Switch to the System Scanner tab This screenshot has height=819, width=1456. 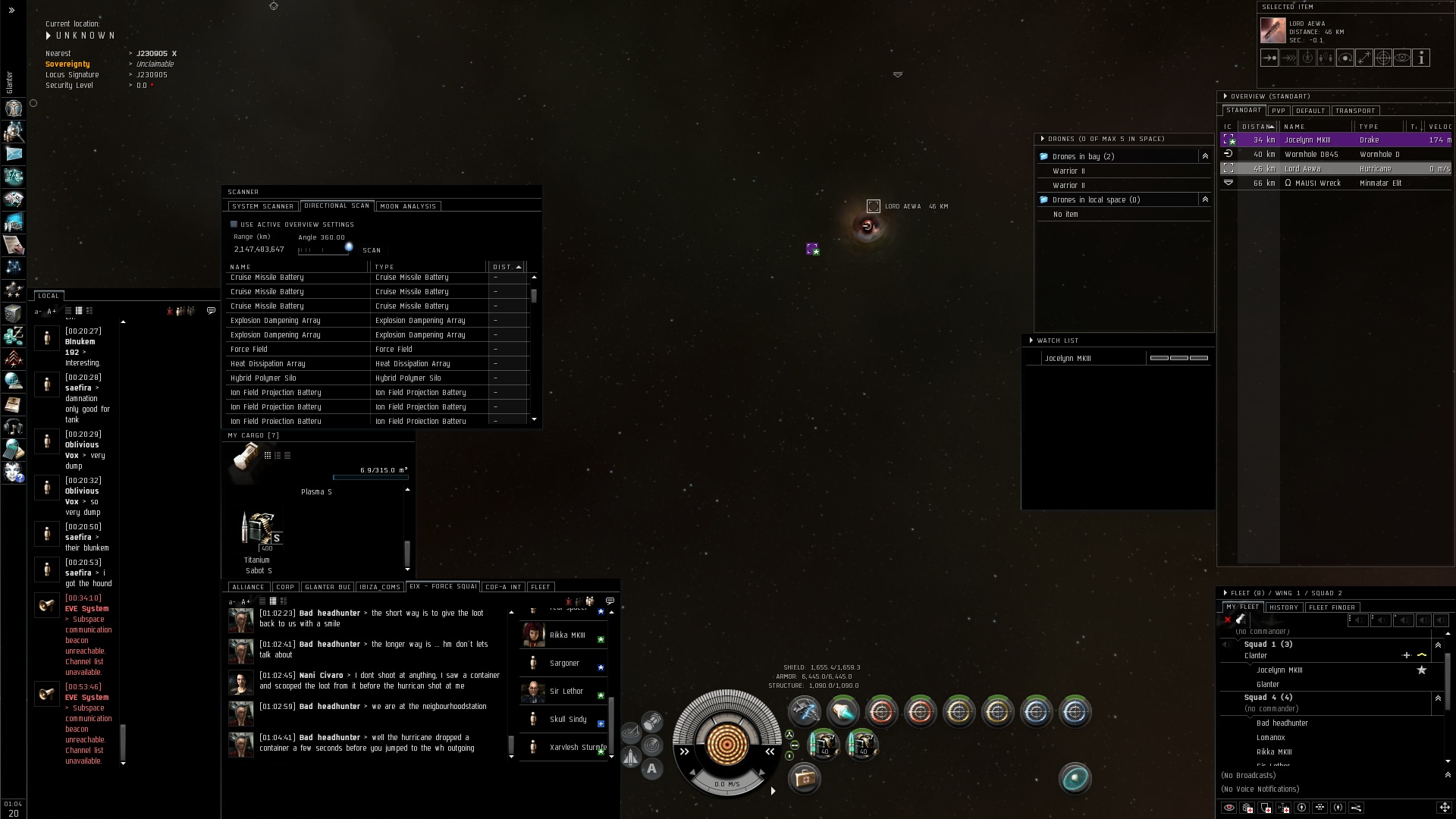(x=262, y=206)
